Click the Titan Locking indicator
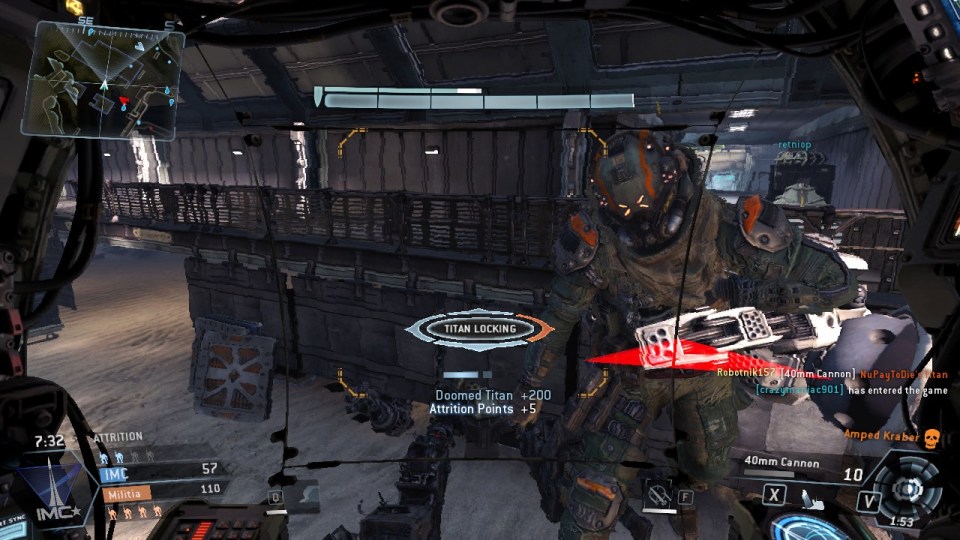Screen dimensions: 960x540 pyautogui.click(x=481, y=328)
